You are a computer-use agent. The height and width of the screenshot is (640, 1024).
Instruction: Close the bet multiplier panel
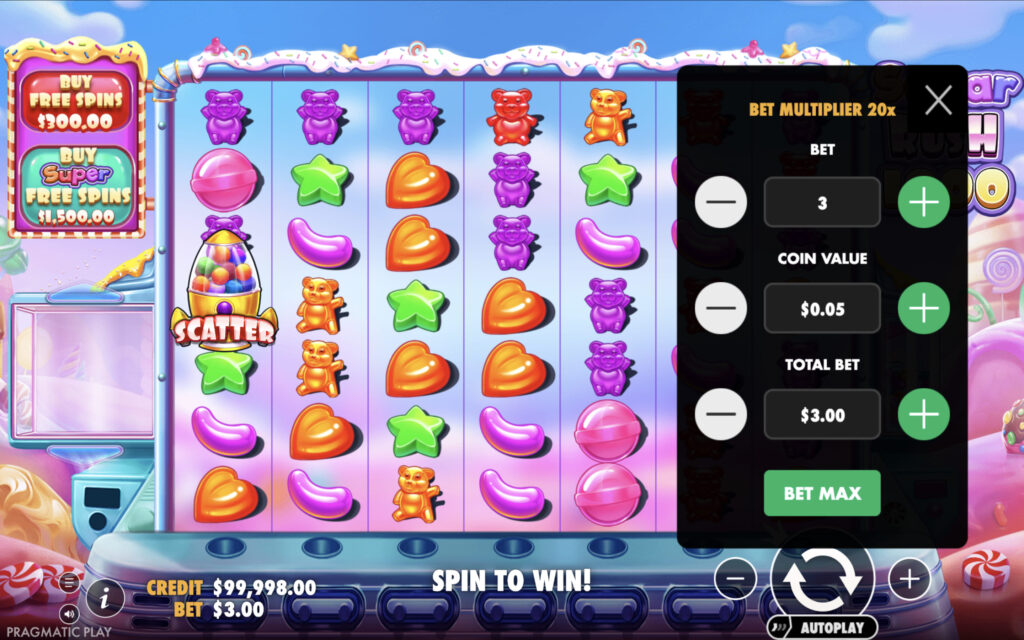coord(937,100)
